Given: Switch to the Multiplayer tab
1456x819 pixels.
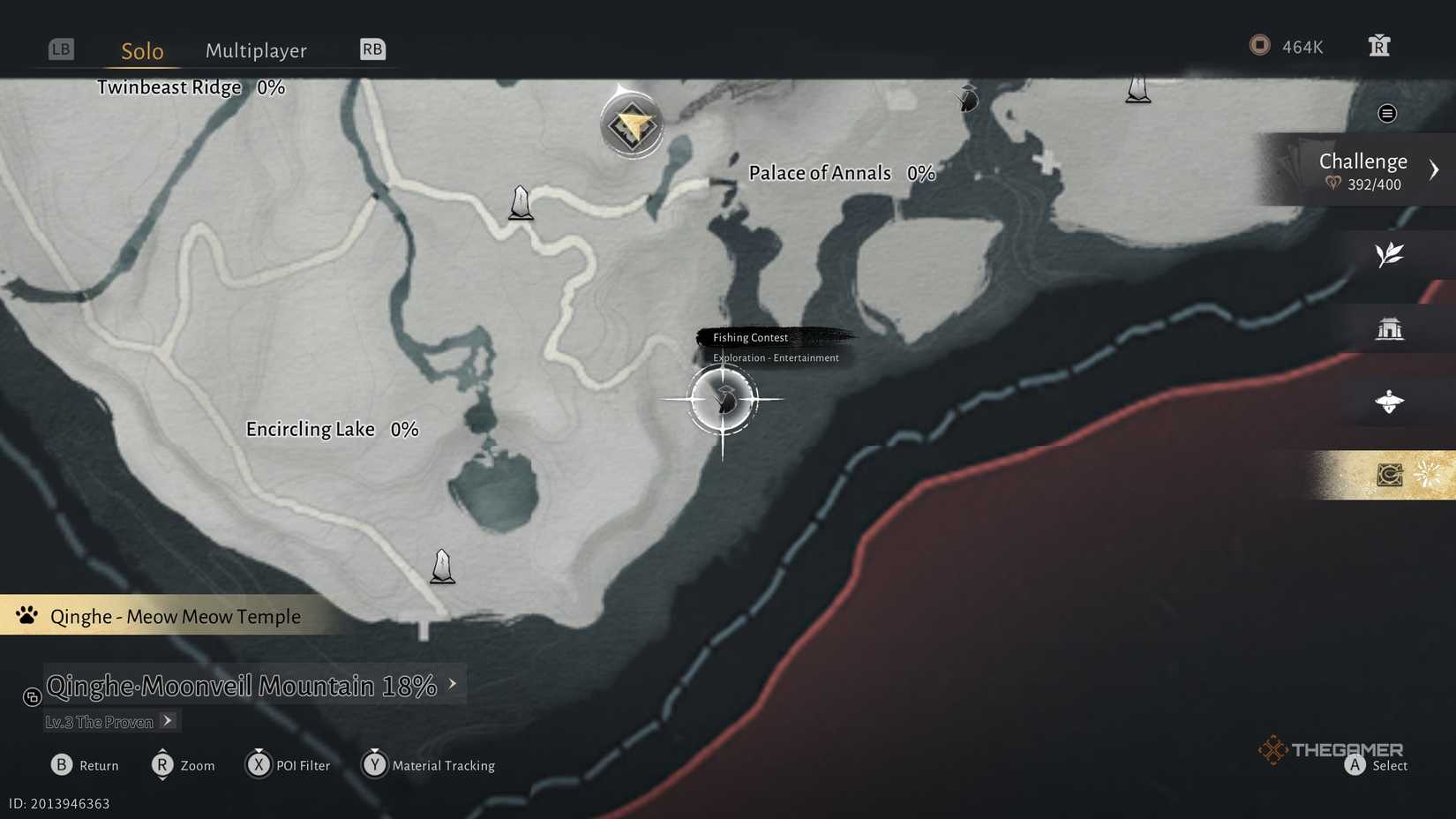Looking at the screenshot, I should [x=256, y=50].
